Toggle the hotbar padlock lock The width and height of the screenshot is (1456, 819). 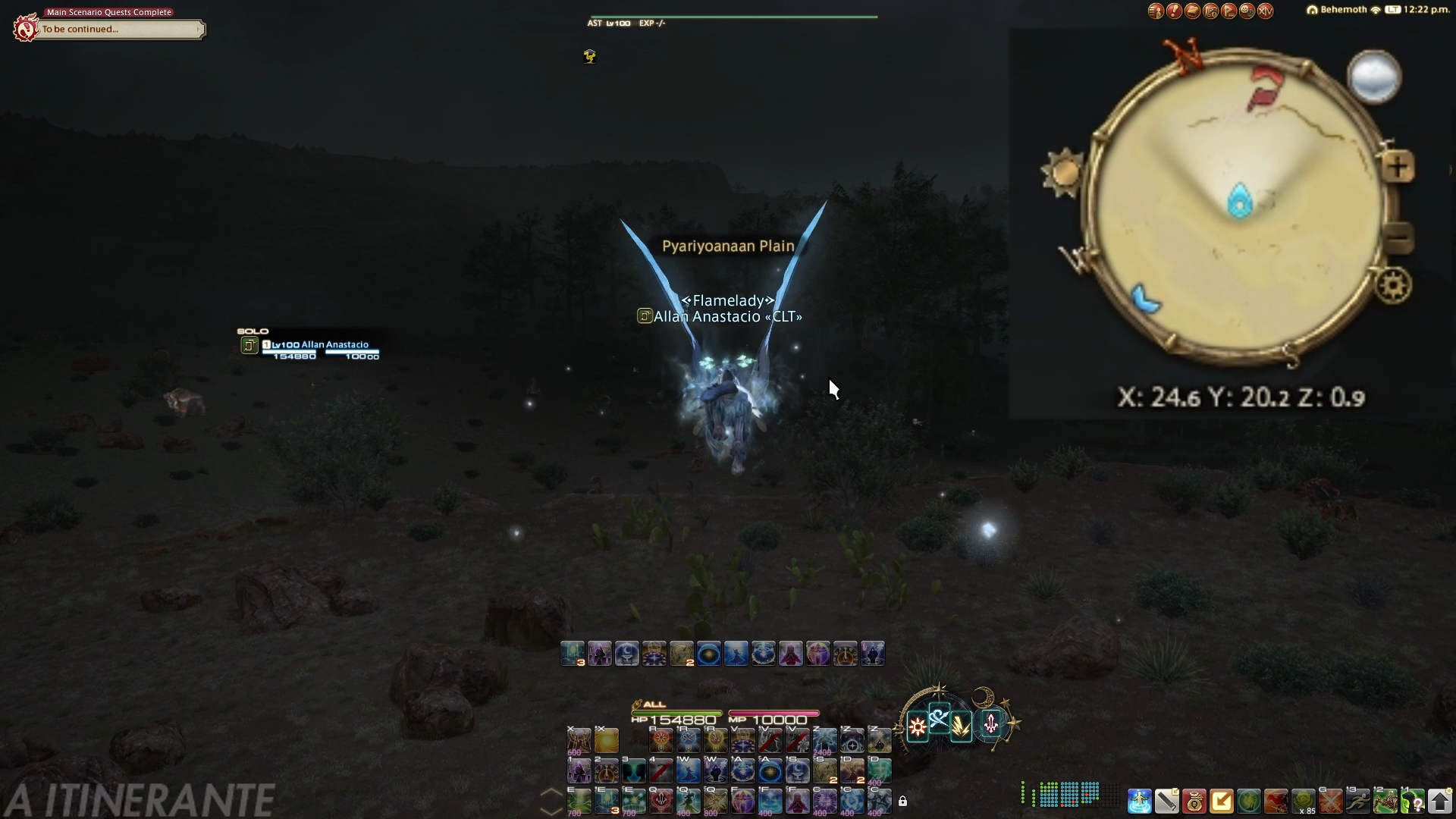click(902, 801)
